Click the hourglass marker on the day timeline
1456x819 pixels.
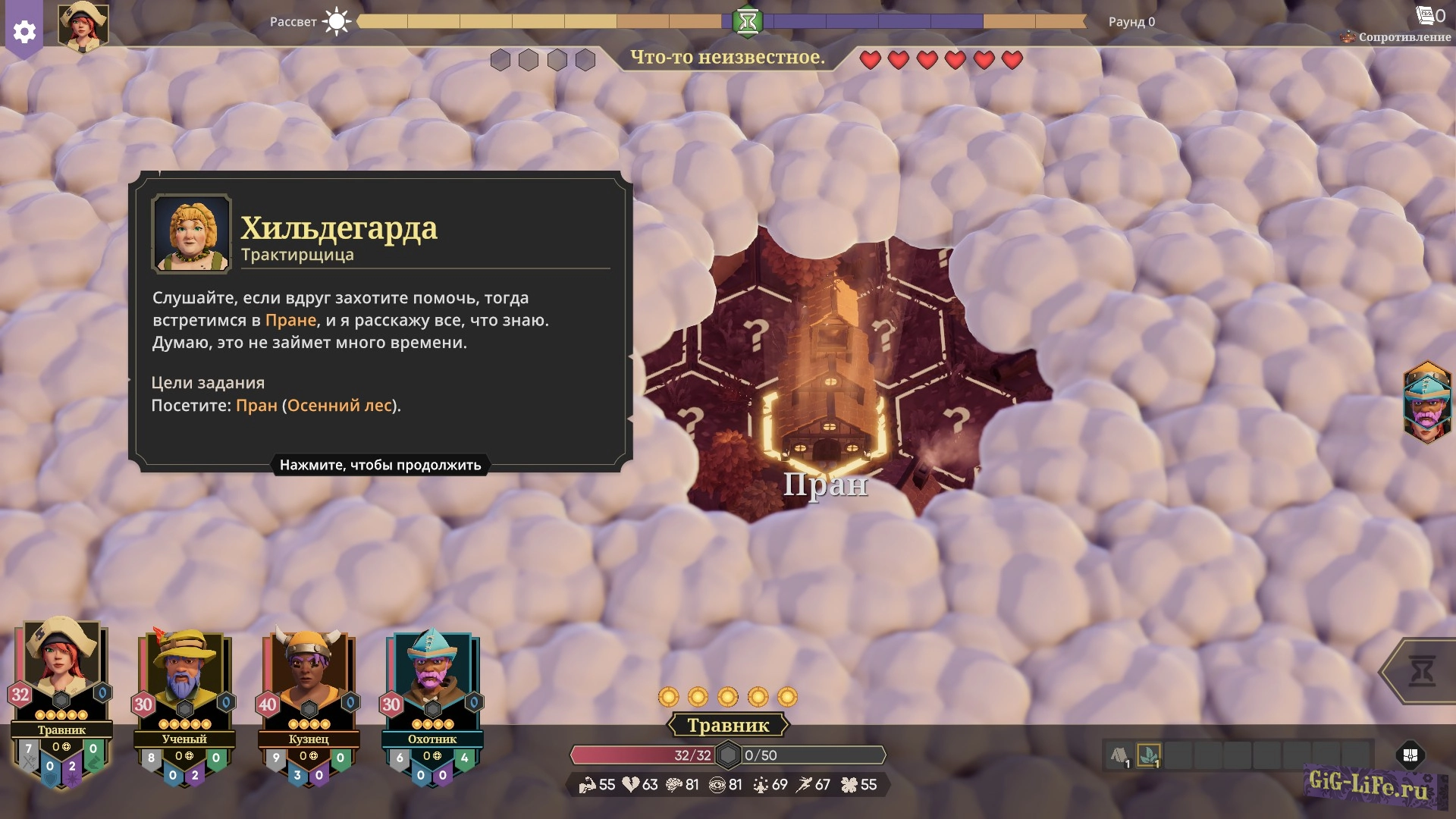(x=747, y=21)
